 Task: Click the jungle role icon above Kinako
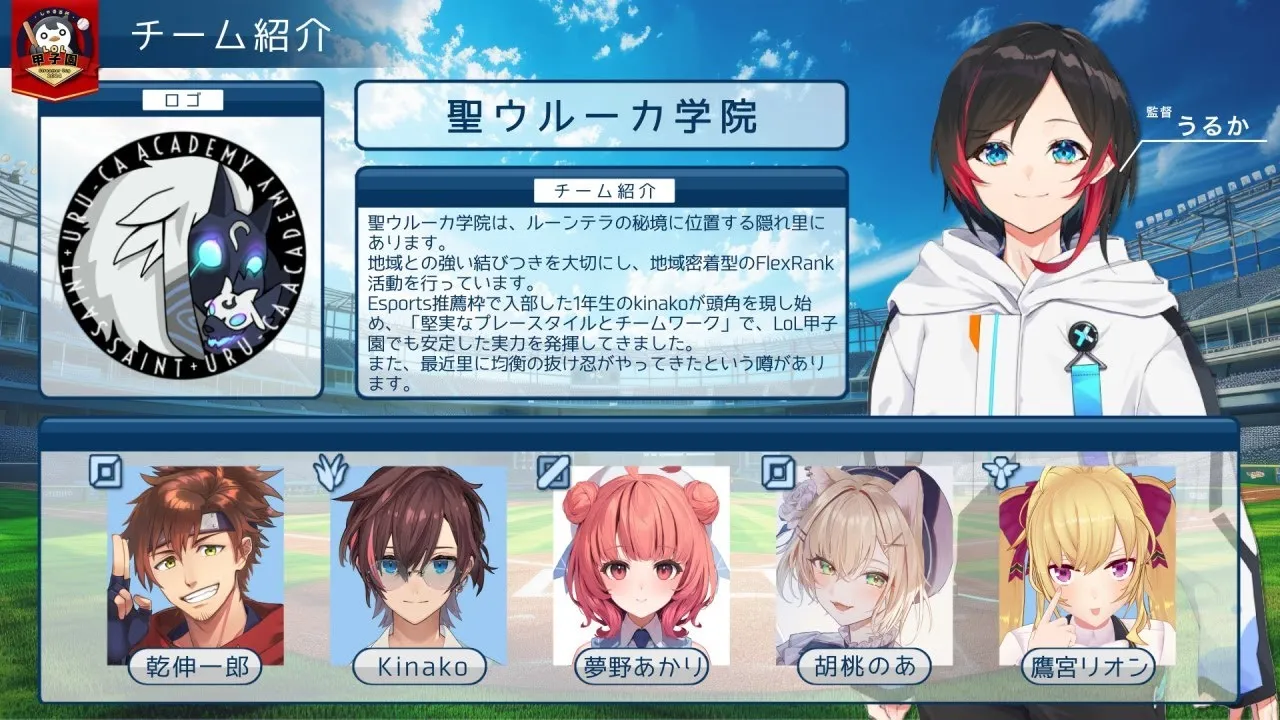329,471
